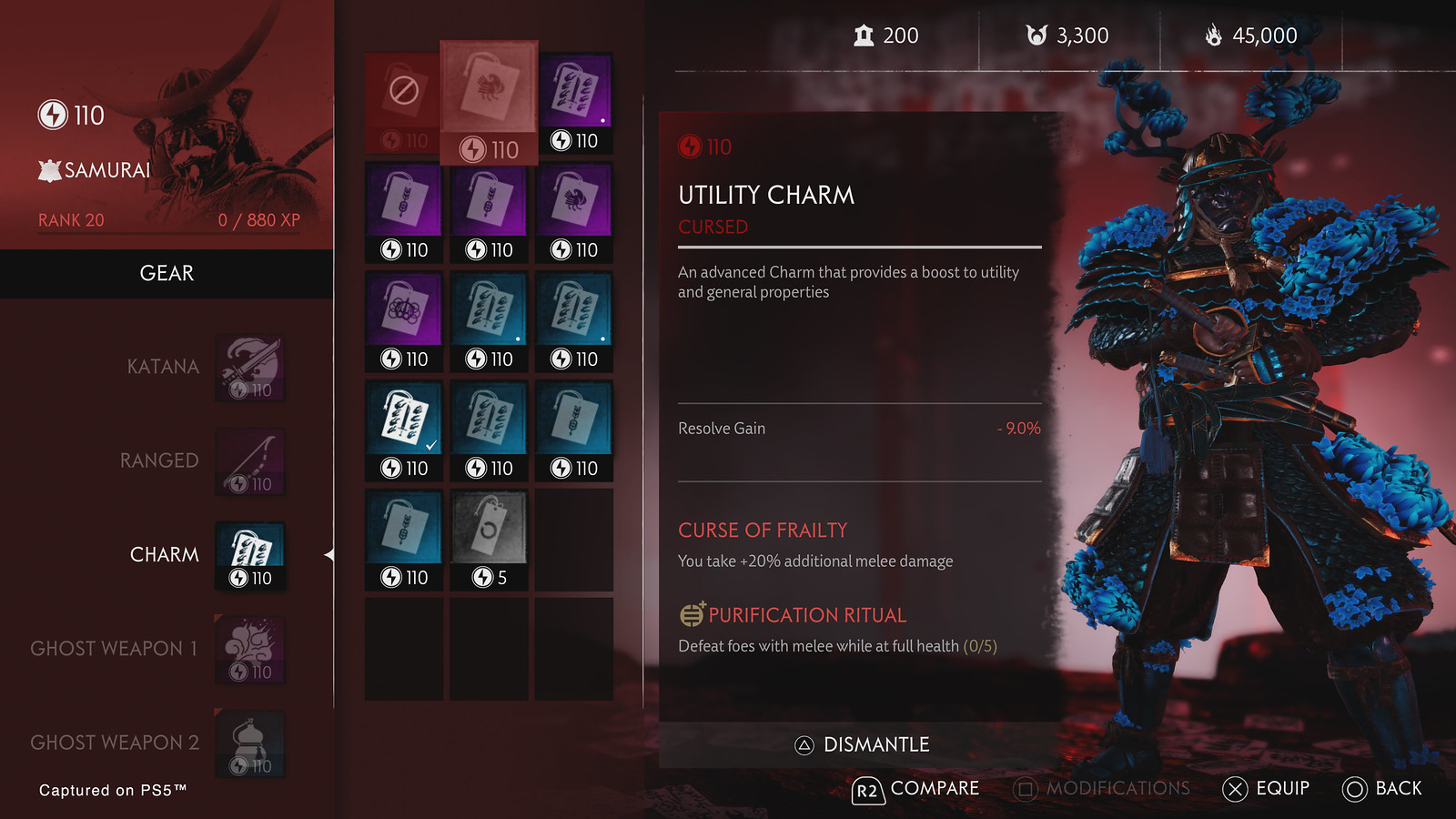Choose the Charm gear slot
This screenshot has width=1456, height=819.
point(250,556)
